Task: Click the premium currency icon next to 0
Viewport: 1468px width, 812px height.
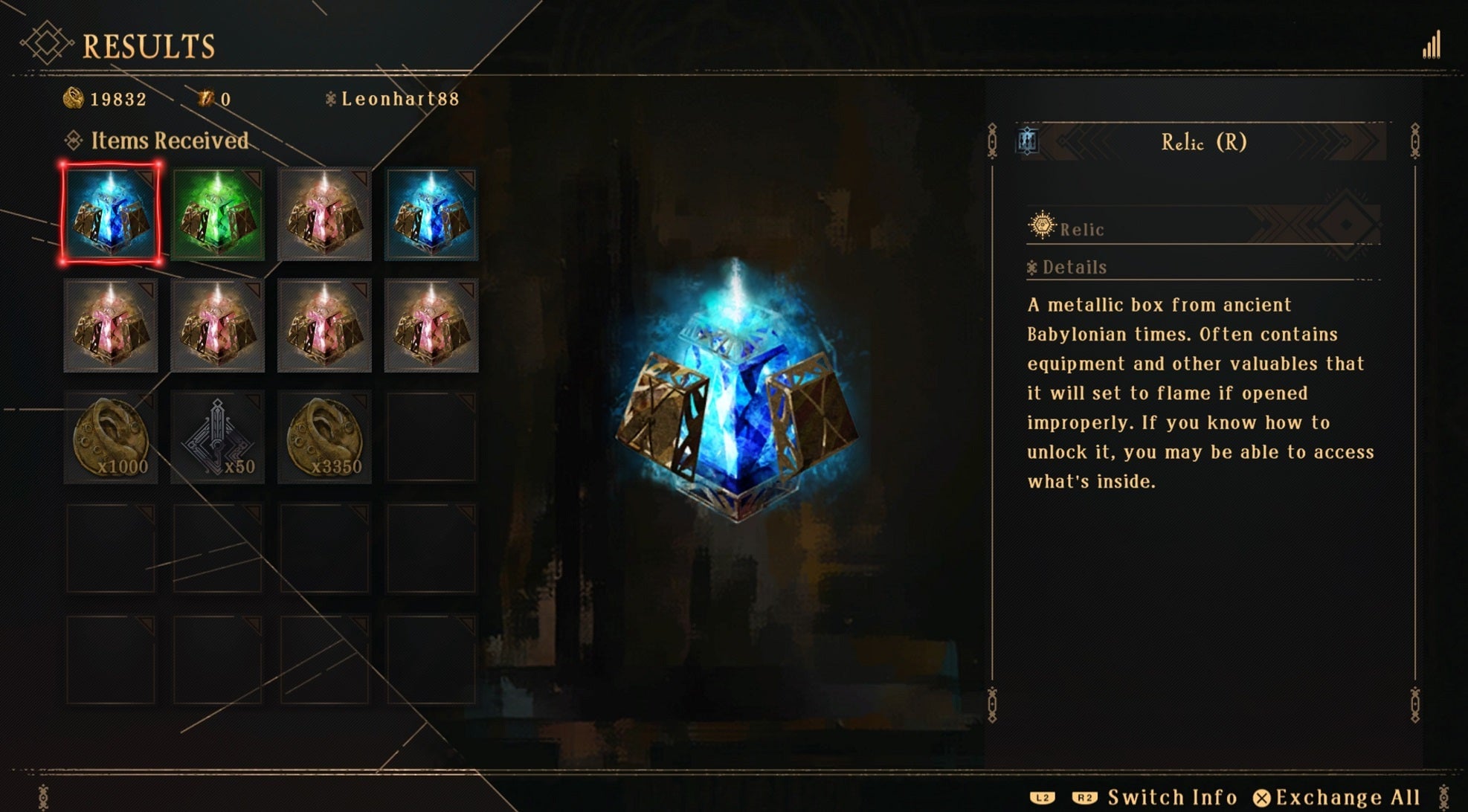Action: pyautogui.click(x=205, y=96)
